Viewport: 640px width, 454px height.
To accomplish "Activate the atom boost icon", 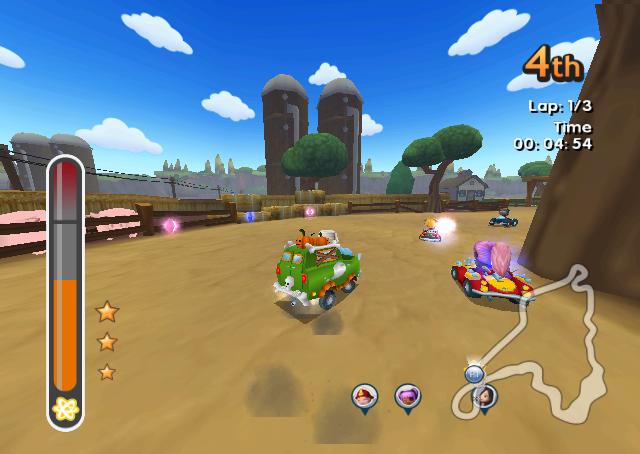I will coord(65,408).
